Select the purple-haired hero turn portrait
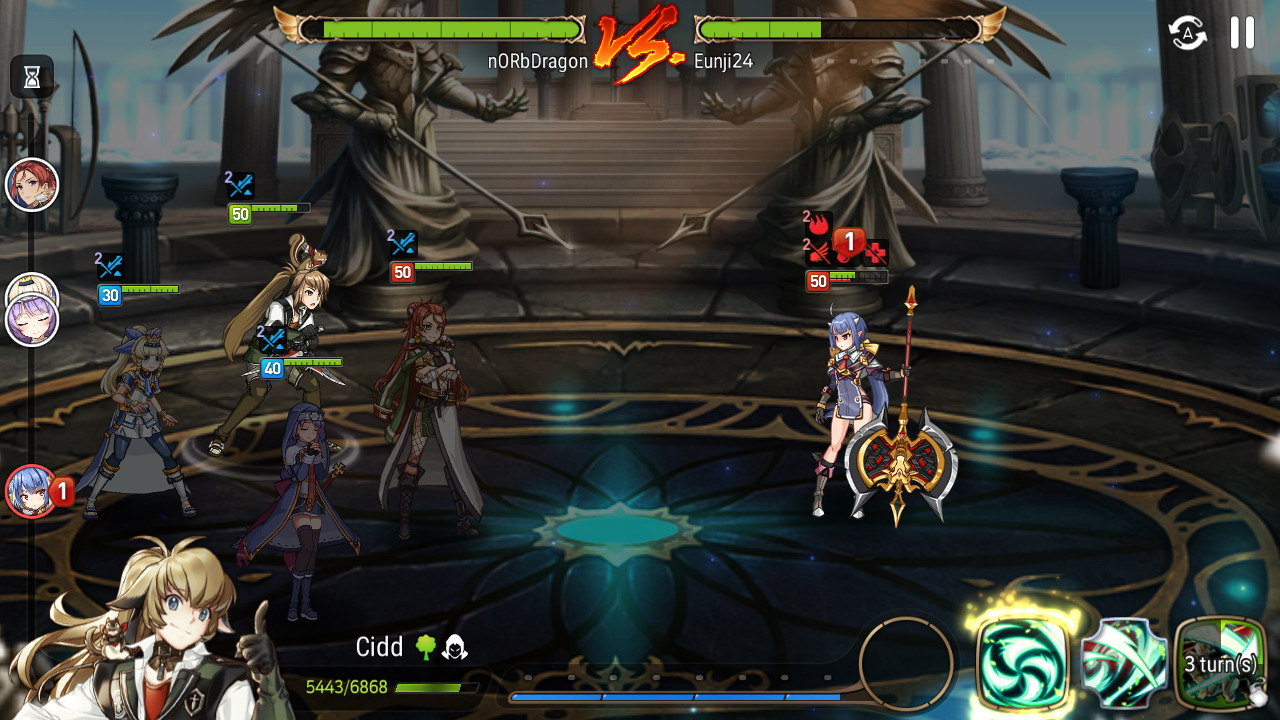 32,321
